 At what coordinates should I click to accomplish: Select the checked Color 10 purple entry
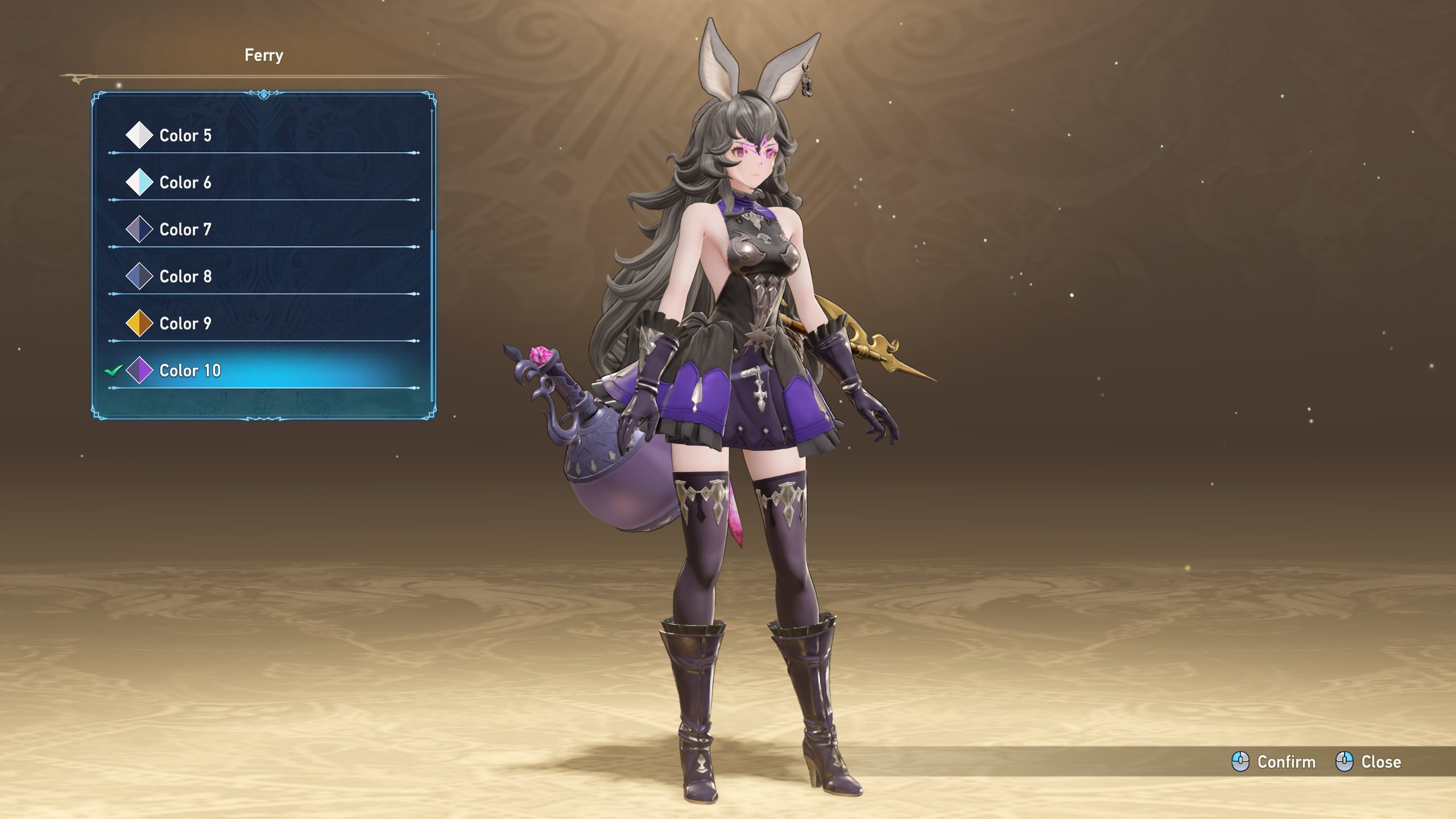tap(190, 371)
